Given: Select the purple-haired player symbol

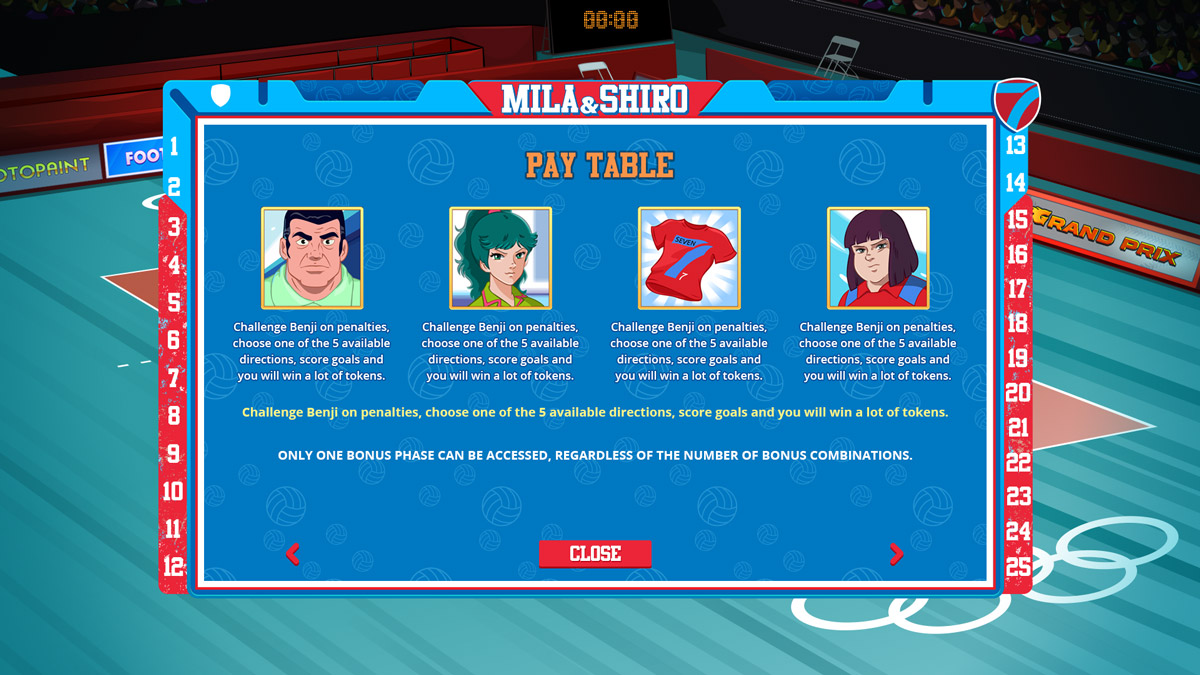Looking at the screenshot, I should (878, 258).
